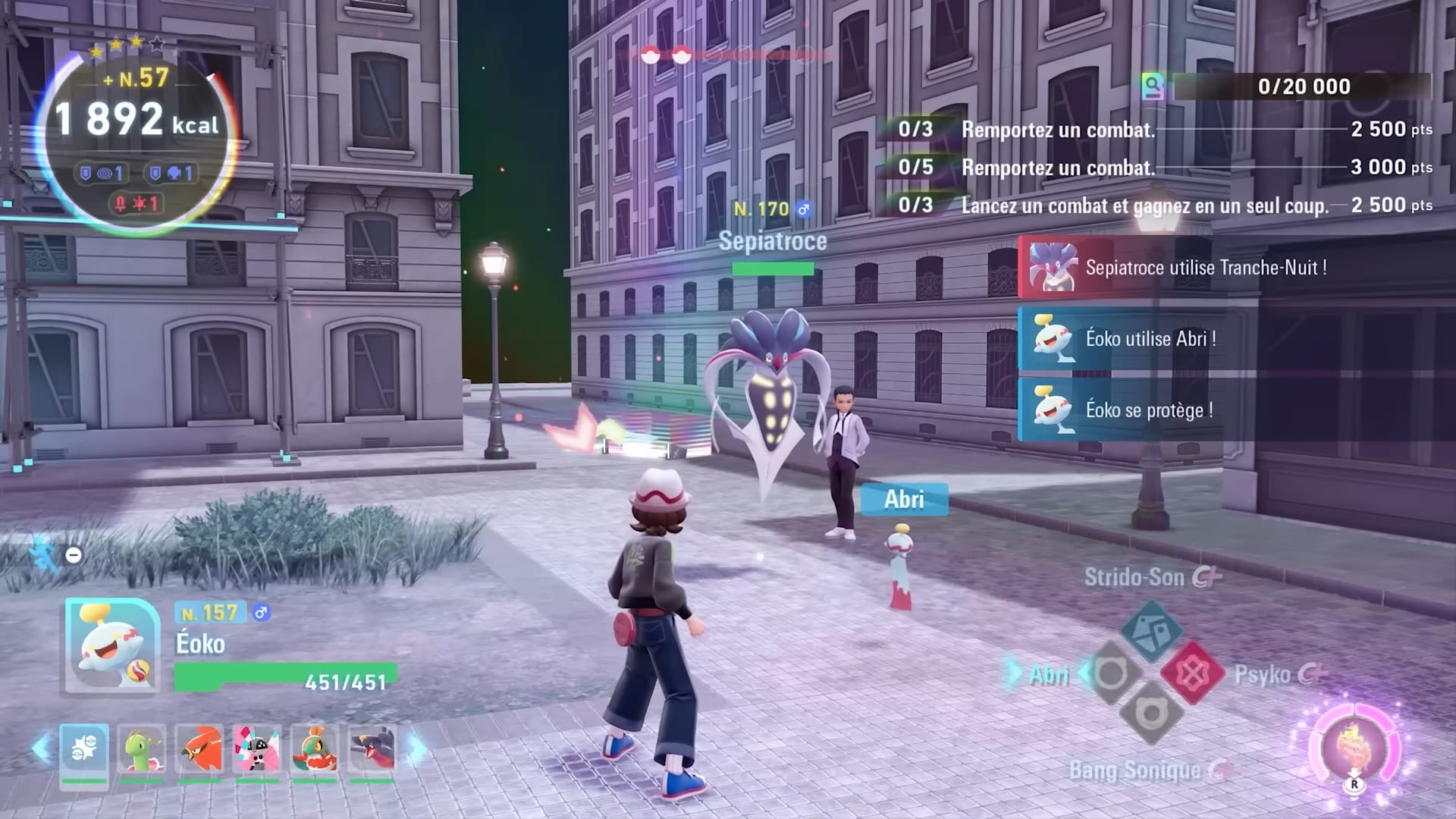Switch to the Hawlucha party slot
The width and height of the screenshot is (1456, 819).
tap(315, 751)
